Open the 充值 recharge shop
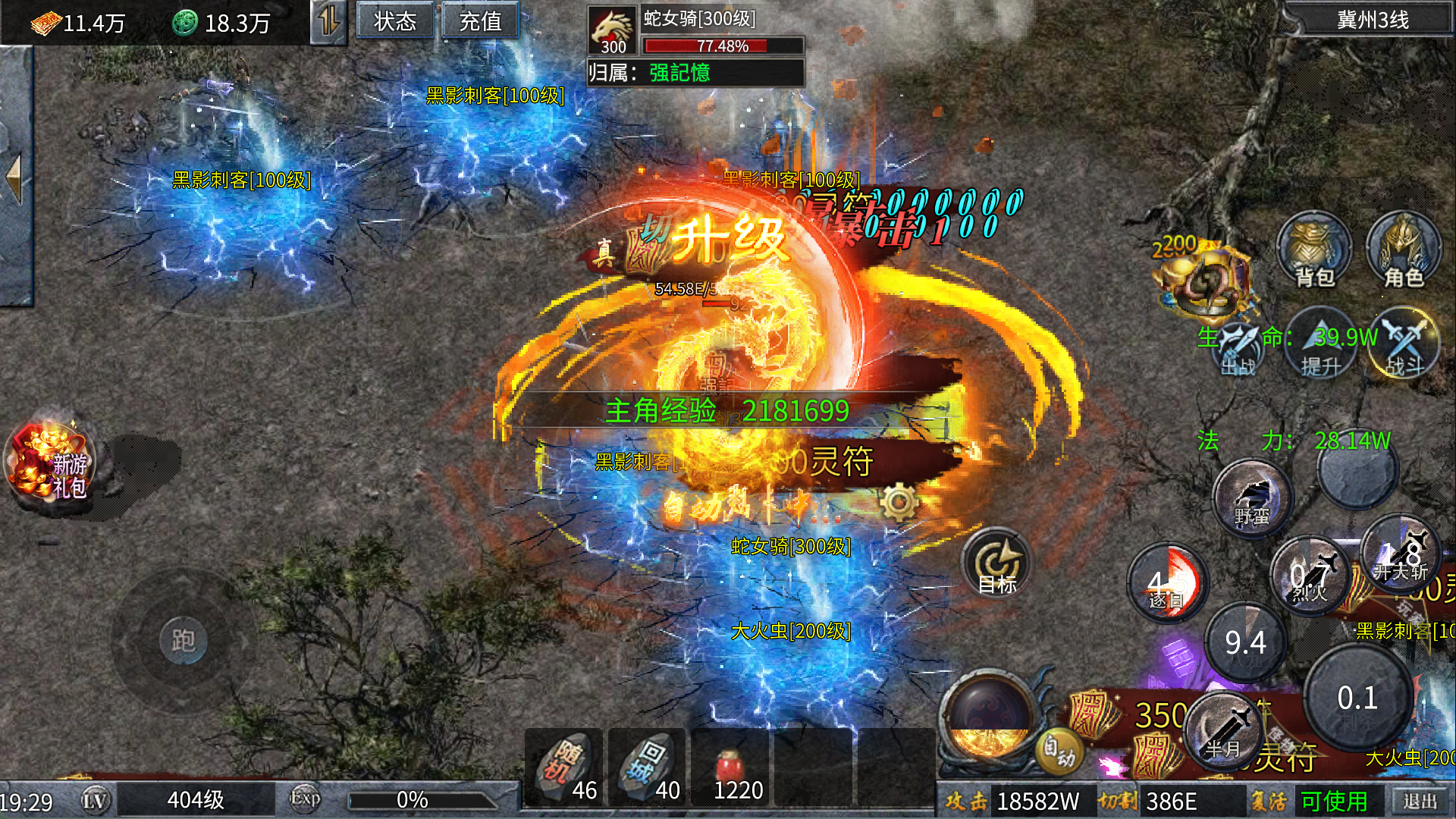Image resolution: width=1456 pixels, height=819 pixels. (x=480, y=21)
